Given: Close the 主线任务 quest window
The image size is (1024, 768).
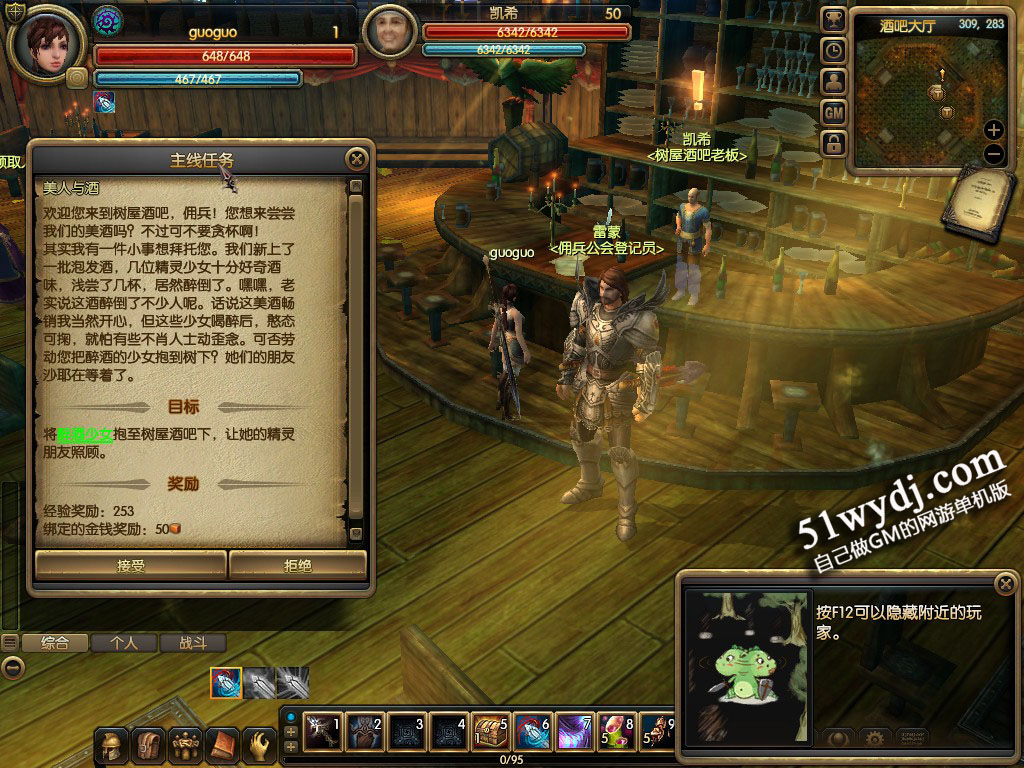Looking at the screenshot, I should [x=356, y=159].
